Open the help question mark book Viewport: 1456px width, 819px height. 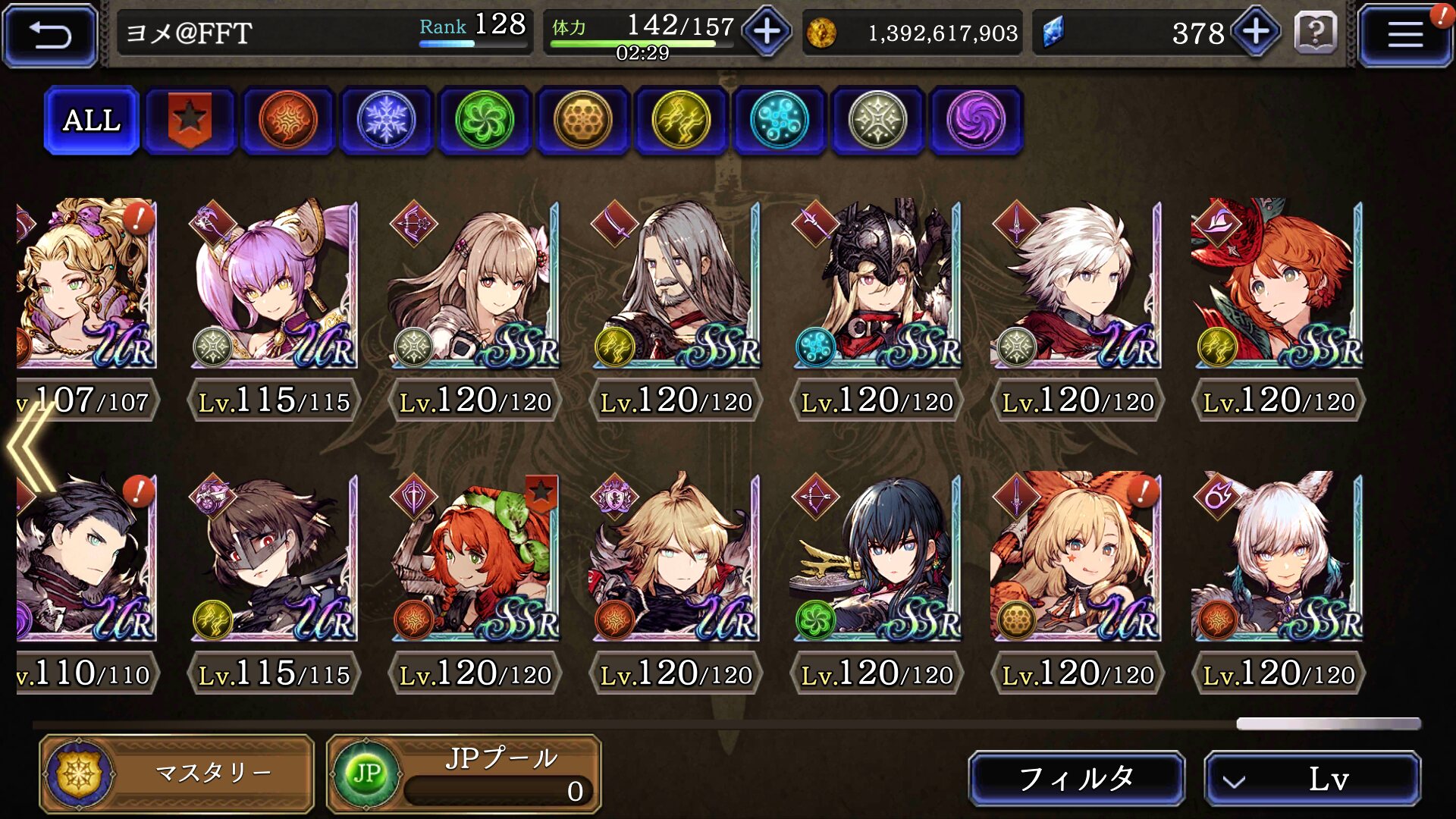[1316, 33]
